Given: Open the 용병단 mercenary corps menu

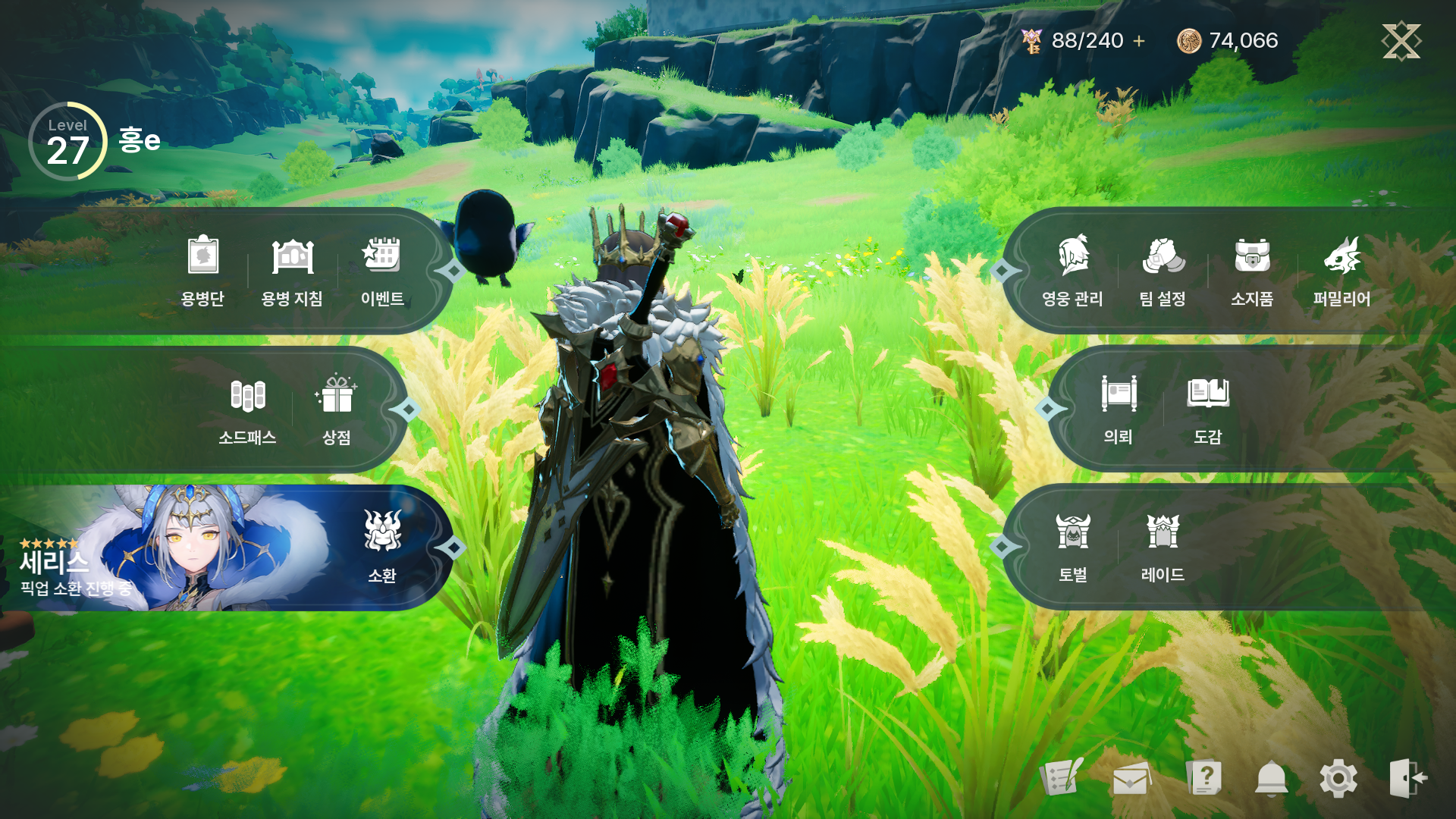Looking at the screenshot, I should 202,269.
